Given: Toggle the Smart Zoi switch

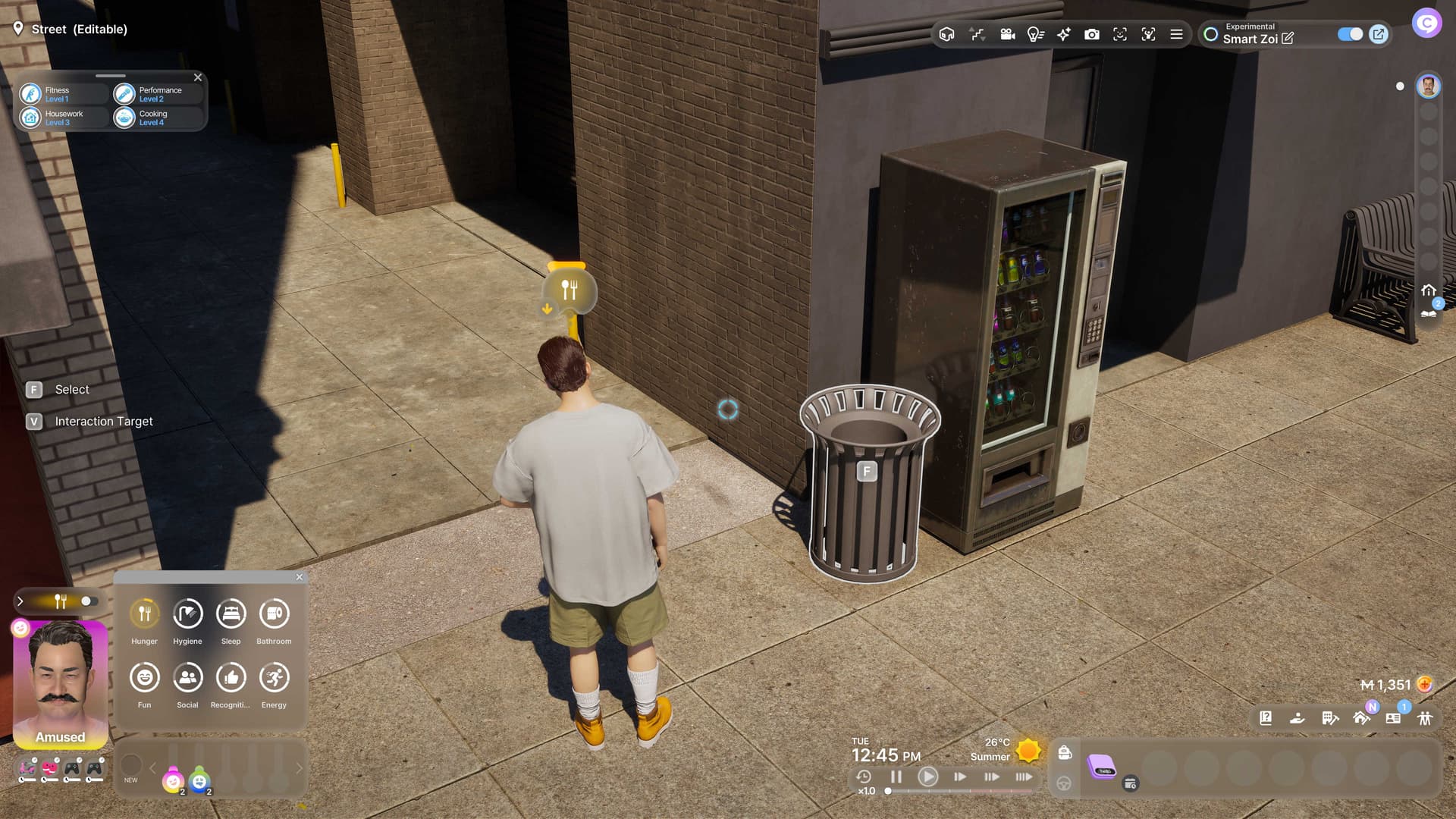Looking at the screenshot, I should 1350,34.
